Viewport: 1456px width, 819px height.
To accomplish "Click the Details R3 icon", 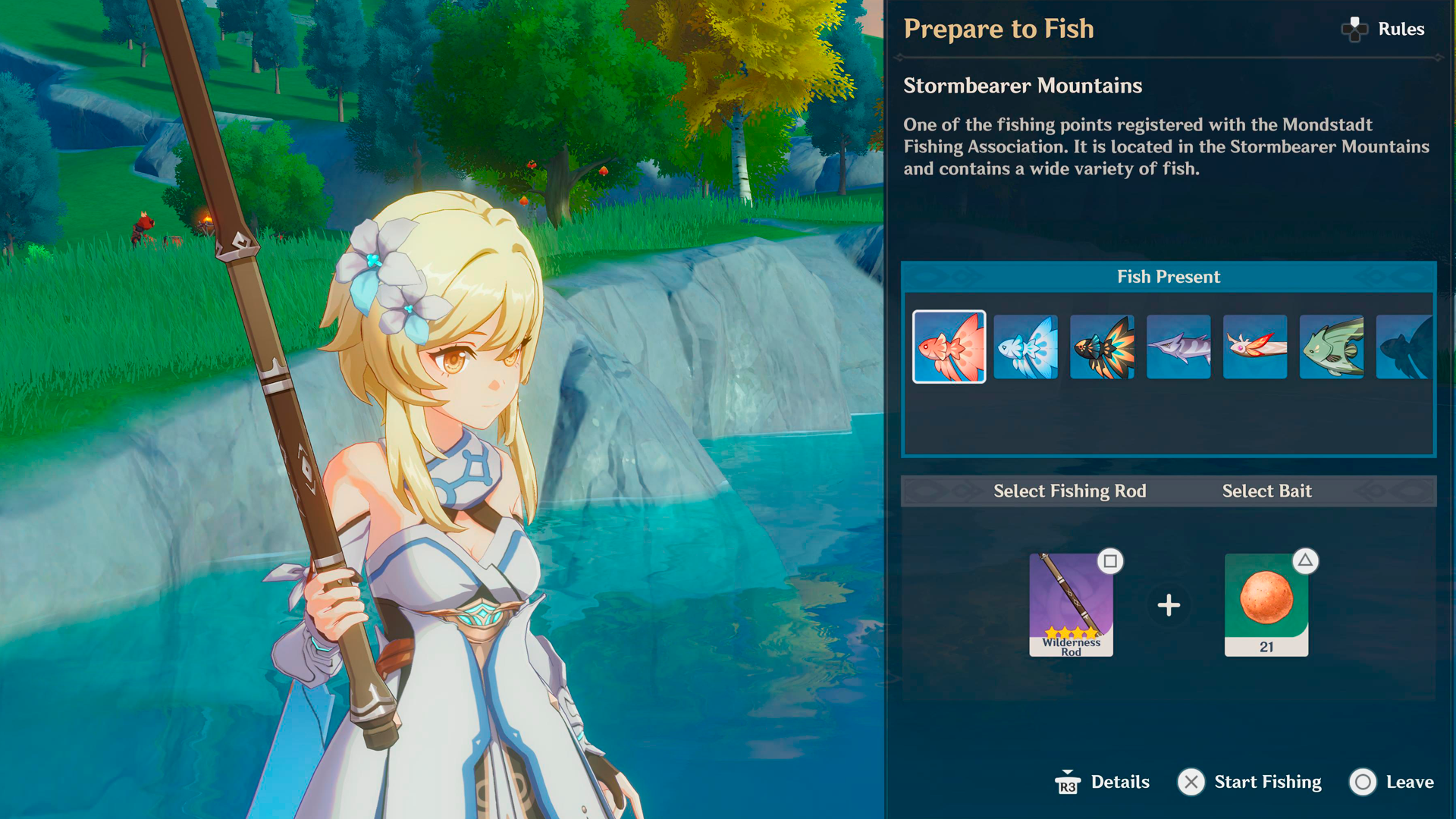I will point(1067,782).
